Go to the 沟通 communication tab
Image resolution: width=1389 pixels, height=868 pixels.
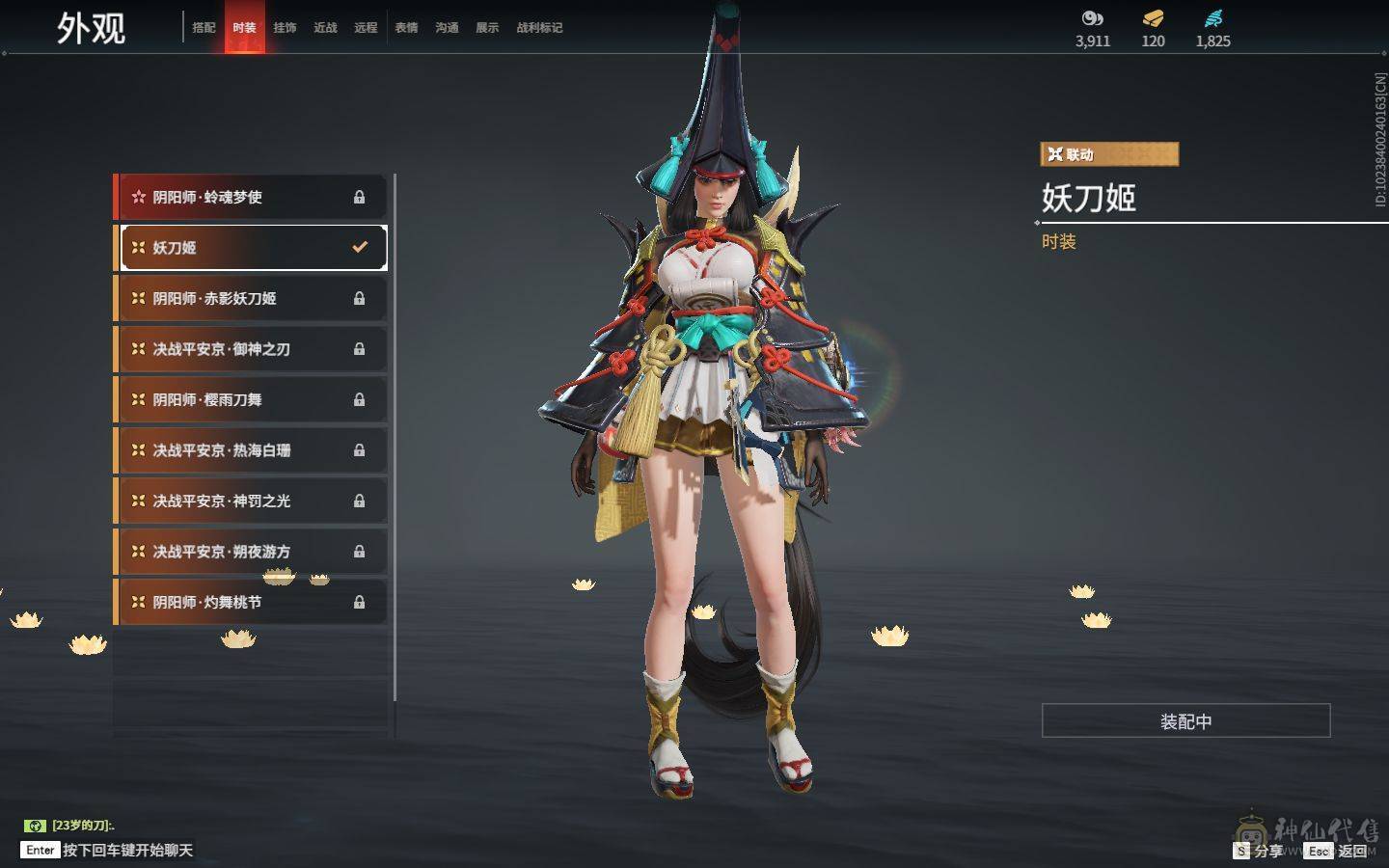(x=447, y=28)
